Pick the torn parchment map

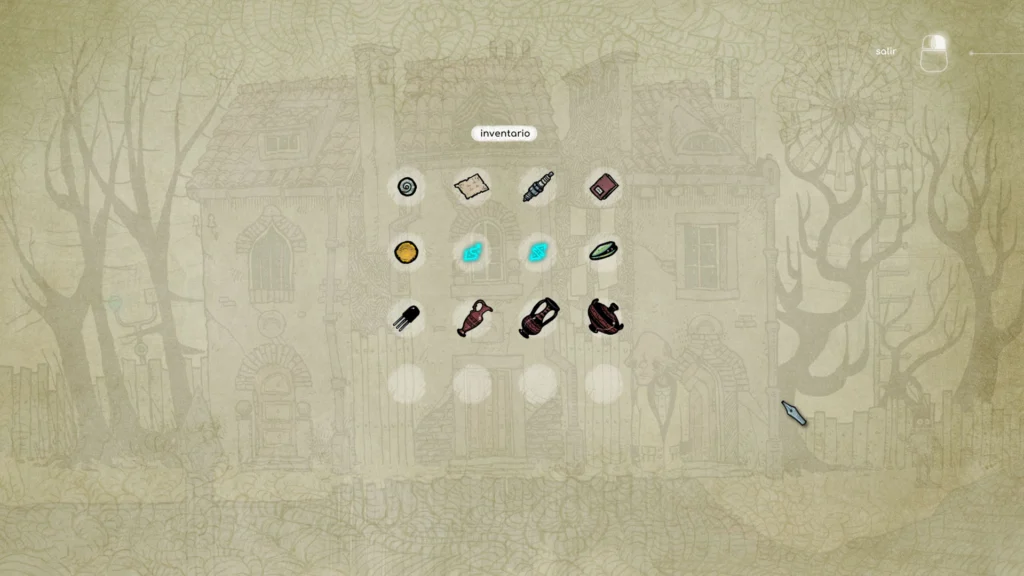tap(471, 186)
